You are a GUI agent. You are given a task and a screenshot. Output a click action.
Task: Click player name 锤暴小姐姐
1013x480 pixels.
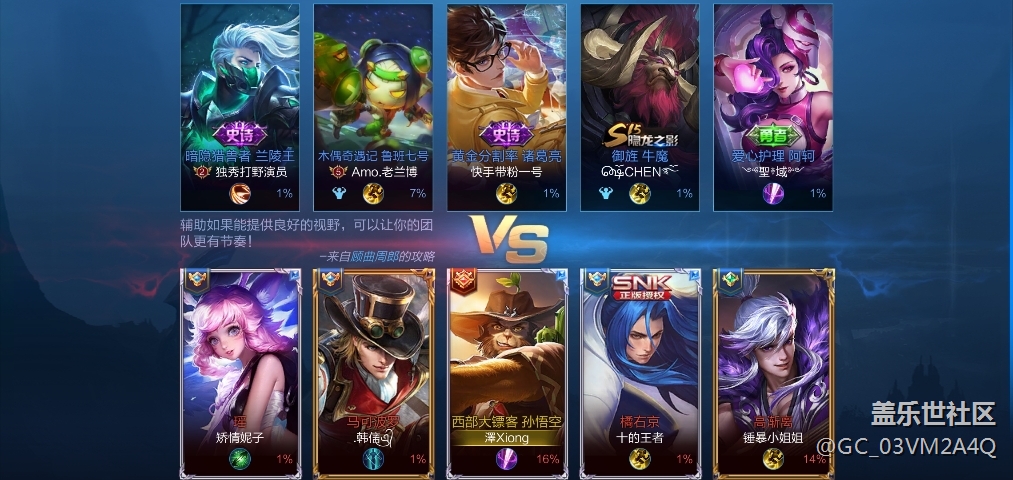tap(772, 437)
